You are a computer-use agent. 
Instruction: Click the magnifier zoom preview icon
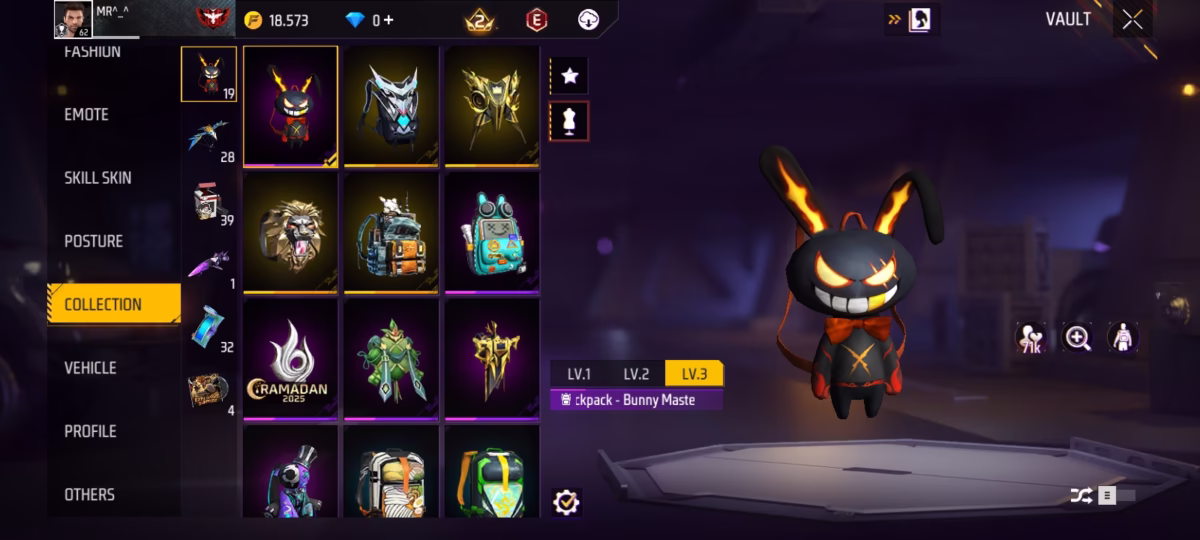point(1078,338)
